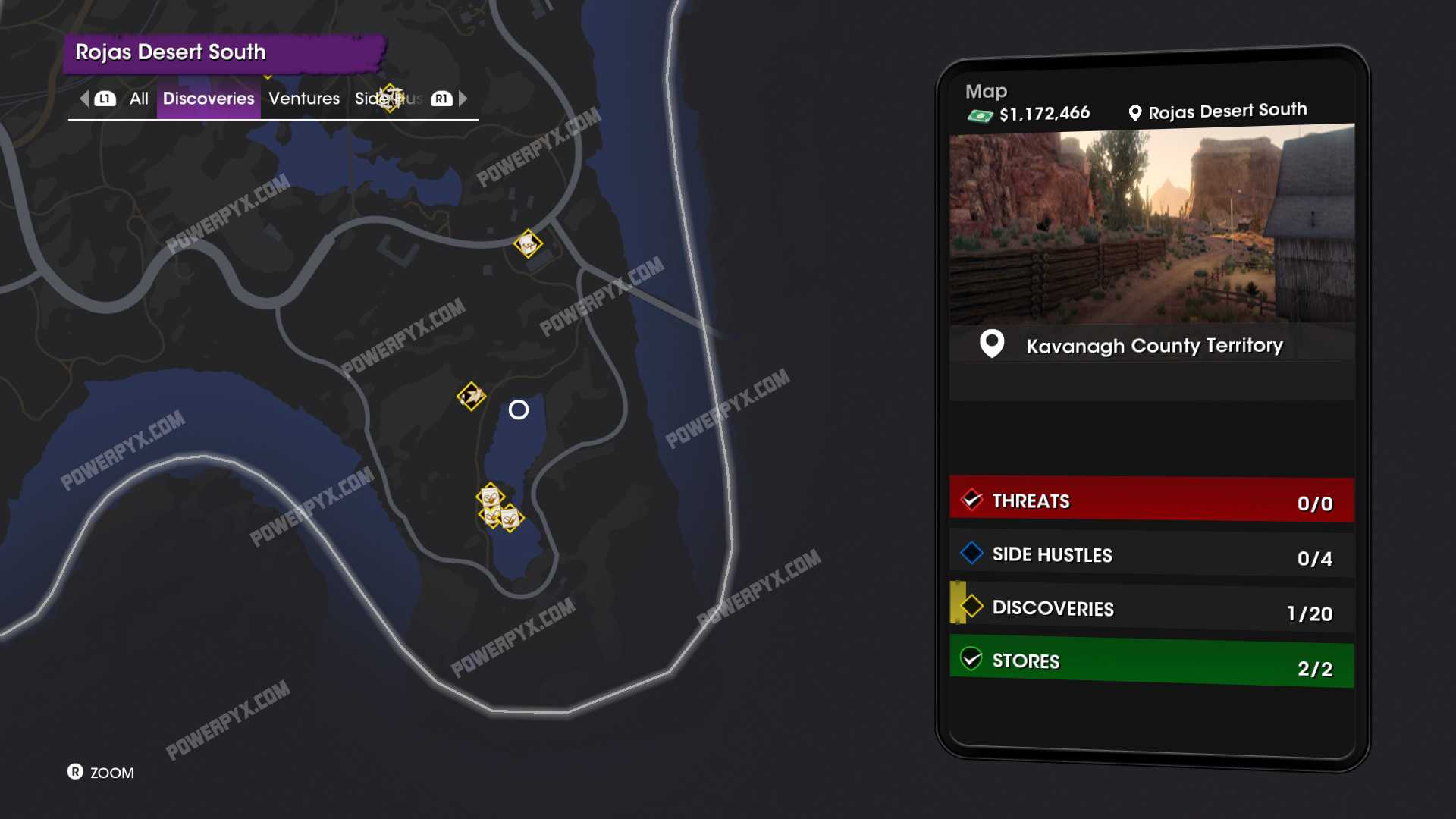1456x819 pixels.
Task: View the Rojas Desert South location photo
Action: pos(1151,226)
